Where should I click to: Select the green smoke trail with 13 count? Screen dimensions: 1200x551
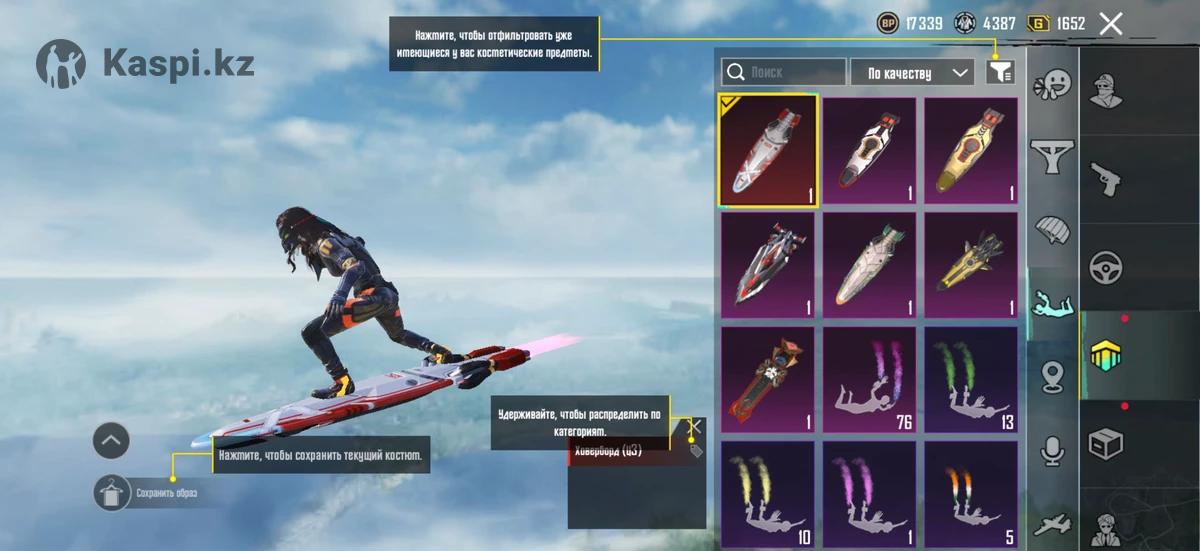(970, 381)
